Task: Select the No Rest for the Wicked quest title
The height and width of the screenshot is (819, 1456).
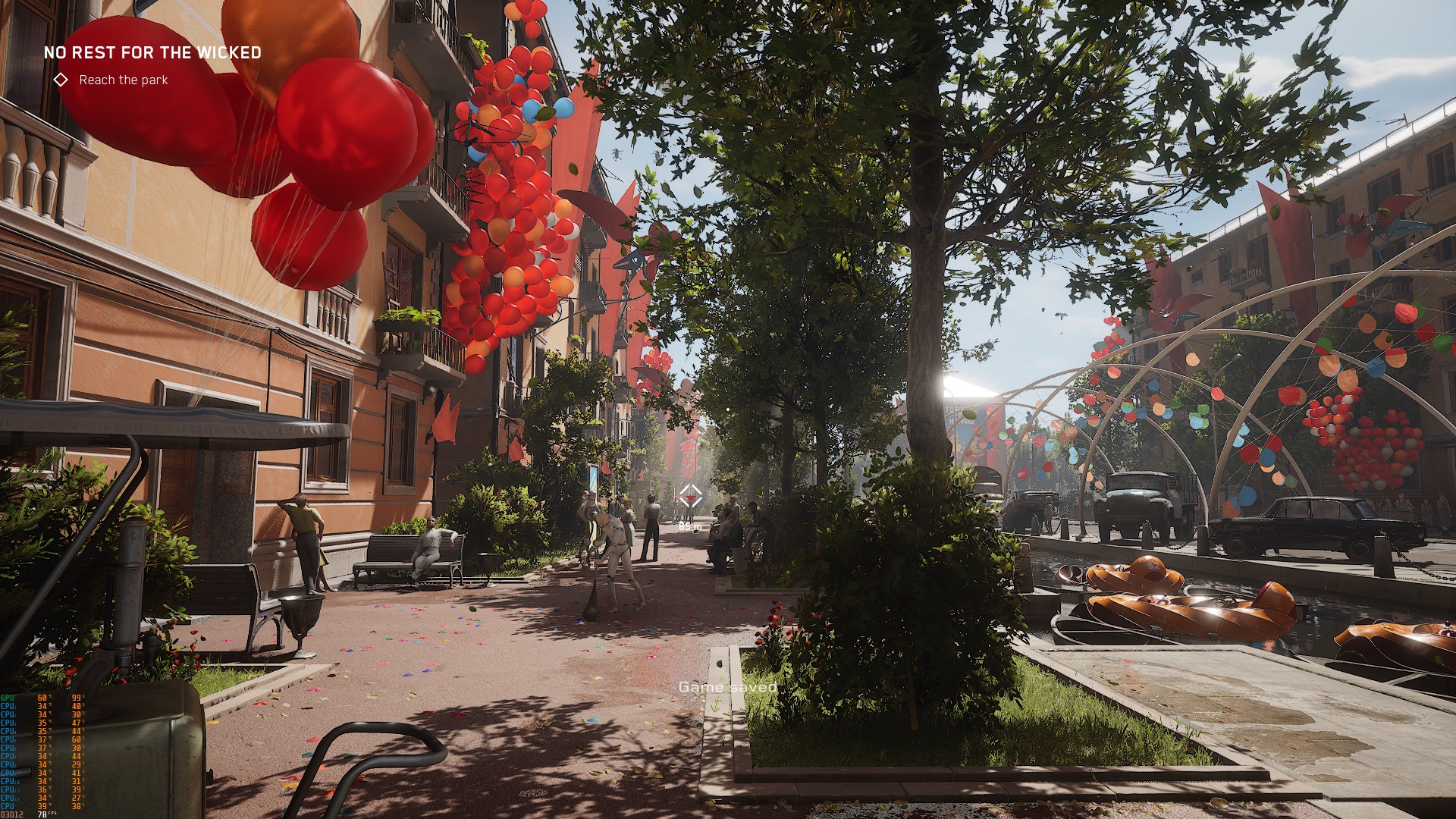Action: pyautogui.click(x=152, y=52)
